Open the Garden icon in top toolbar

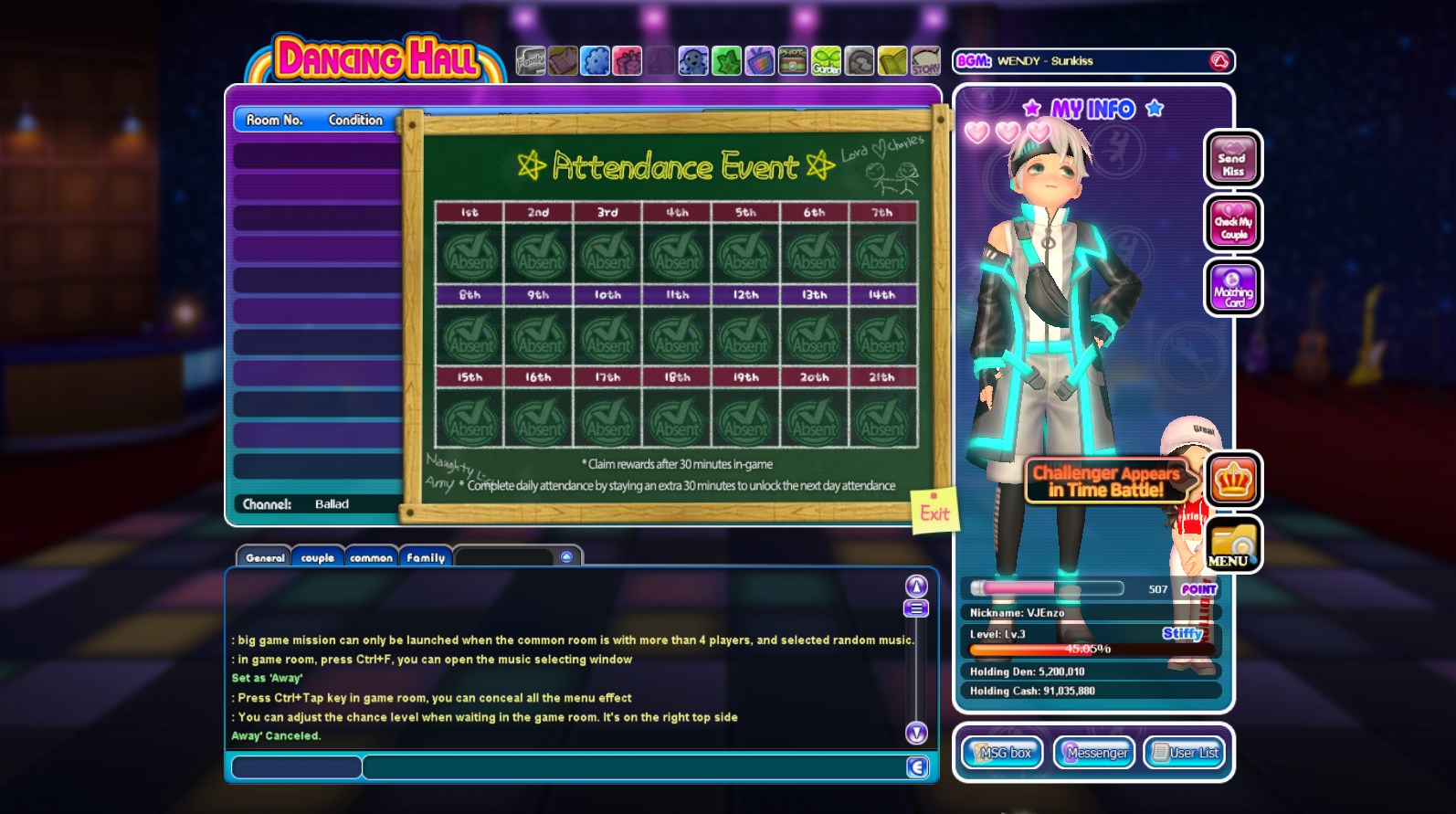pyautogui.click(x=826, y=61)
